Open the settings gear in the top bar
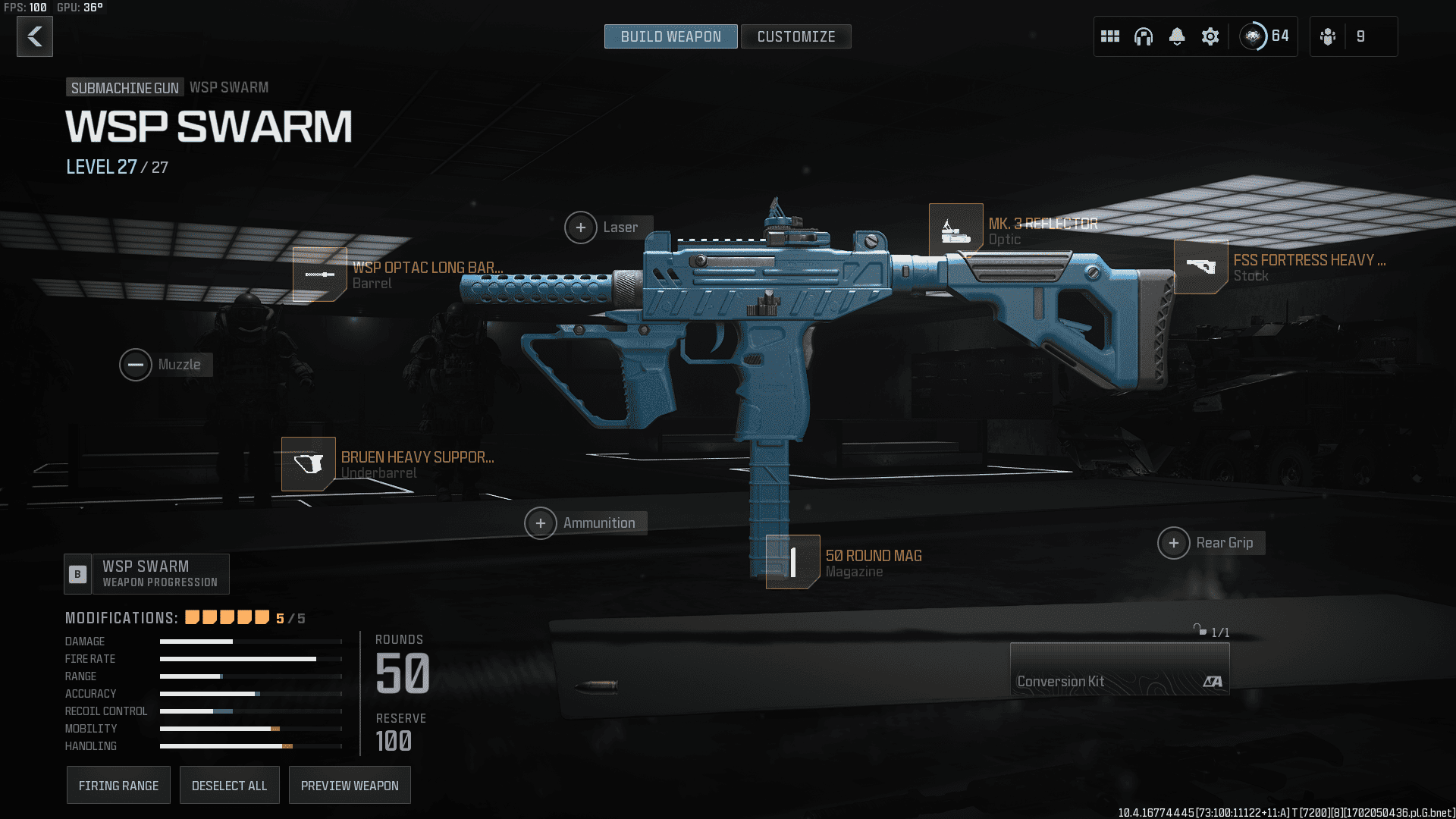 [1210, 36]
